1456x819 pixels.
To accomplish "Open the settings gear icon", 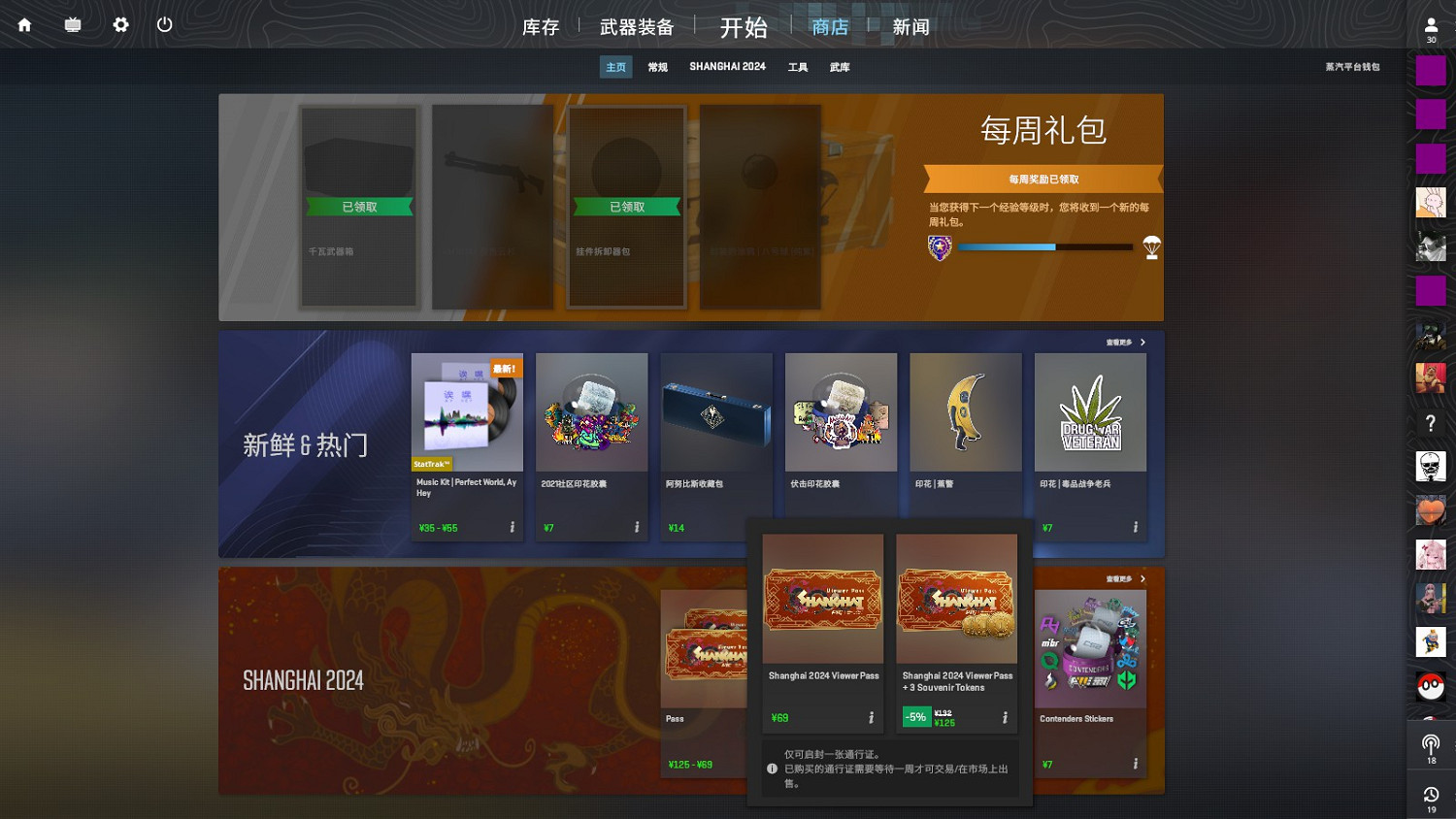I will [119, 24].
